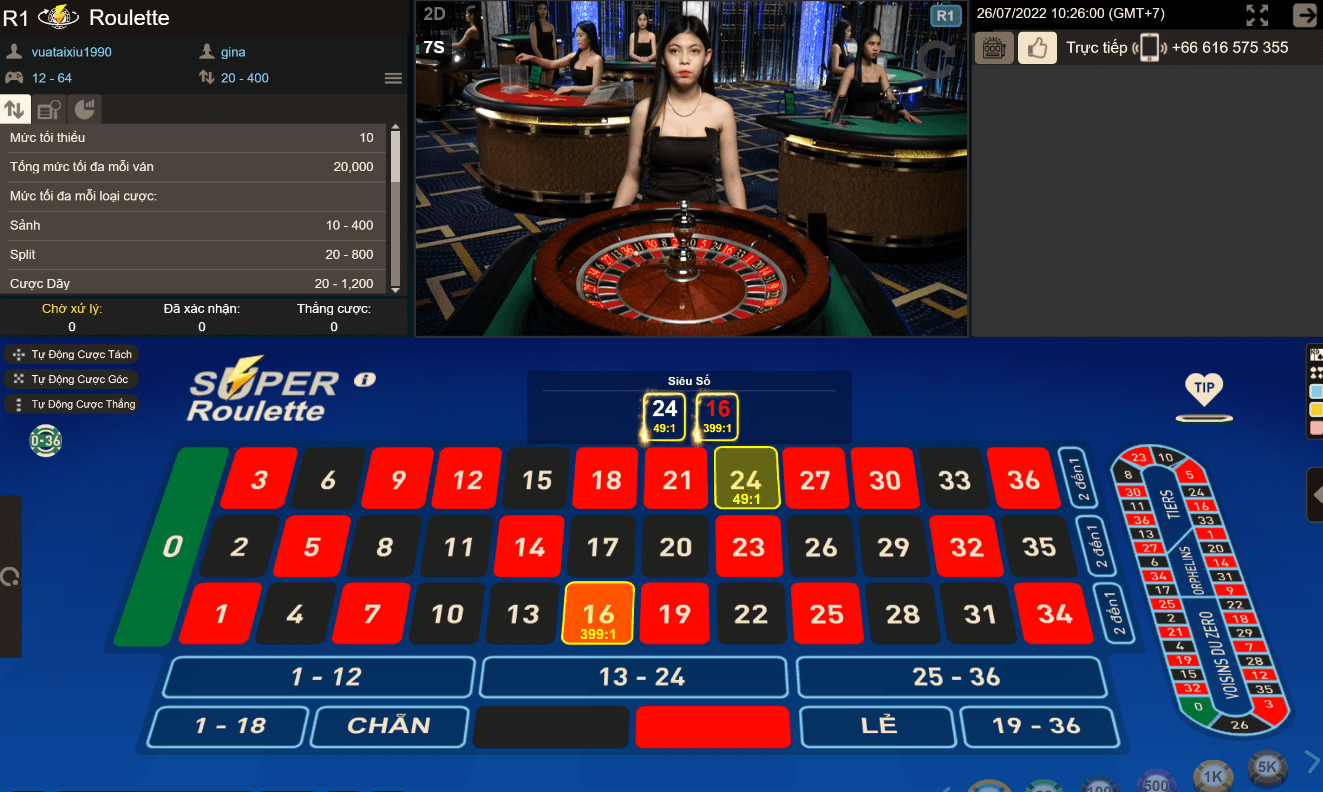This screenshot has height=792, width=1323.
Task: Toggle Tự Động Cược Tách auto split
Action: 70,354
